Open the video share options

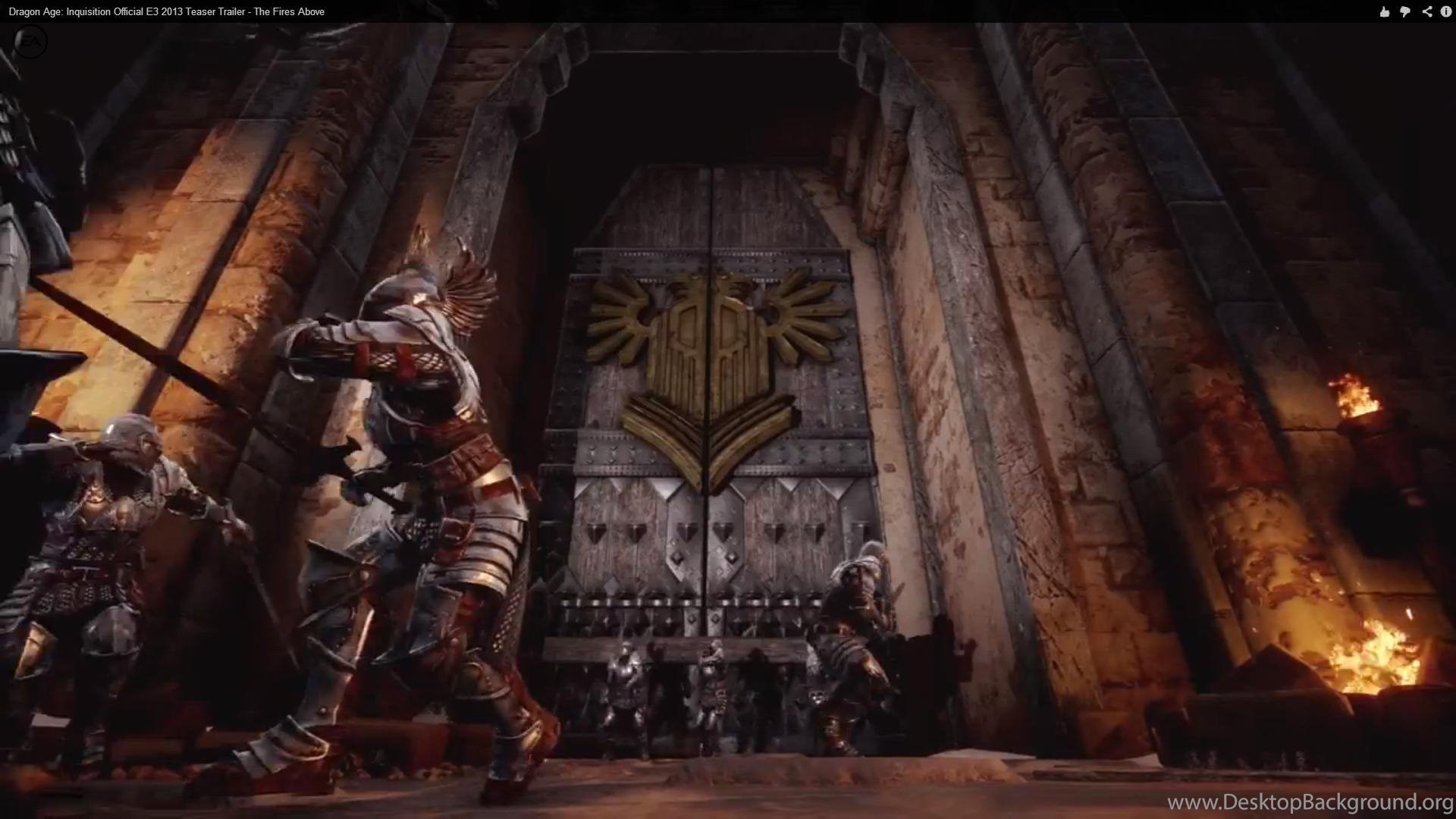pyautogui.click(x=1426, y=11)
